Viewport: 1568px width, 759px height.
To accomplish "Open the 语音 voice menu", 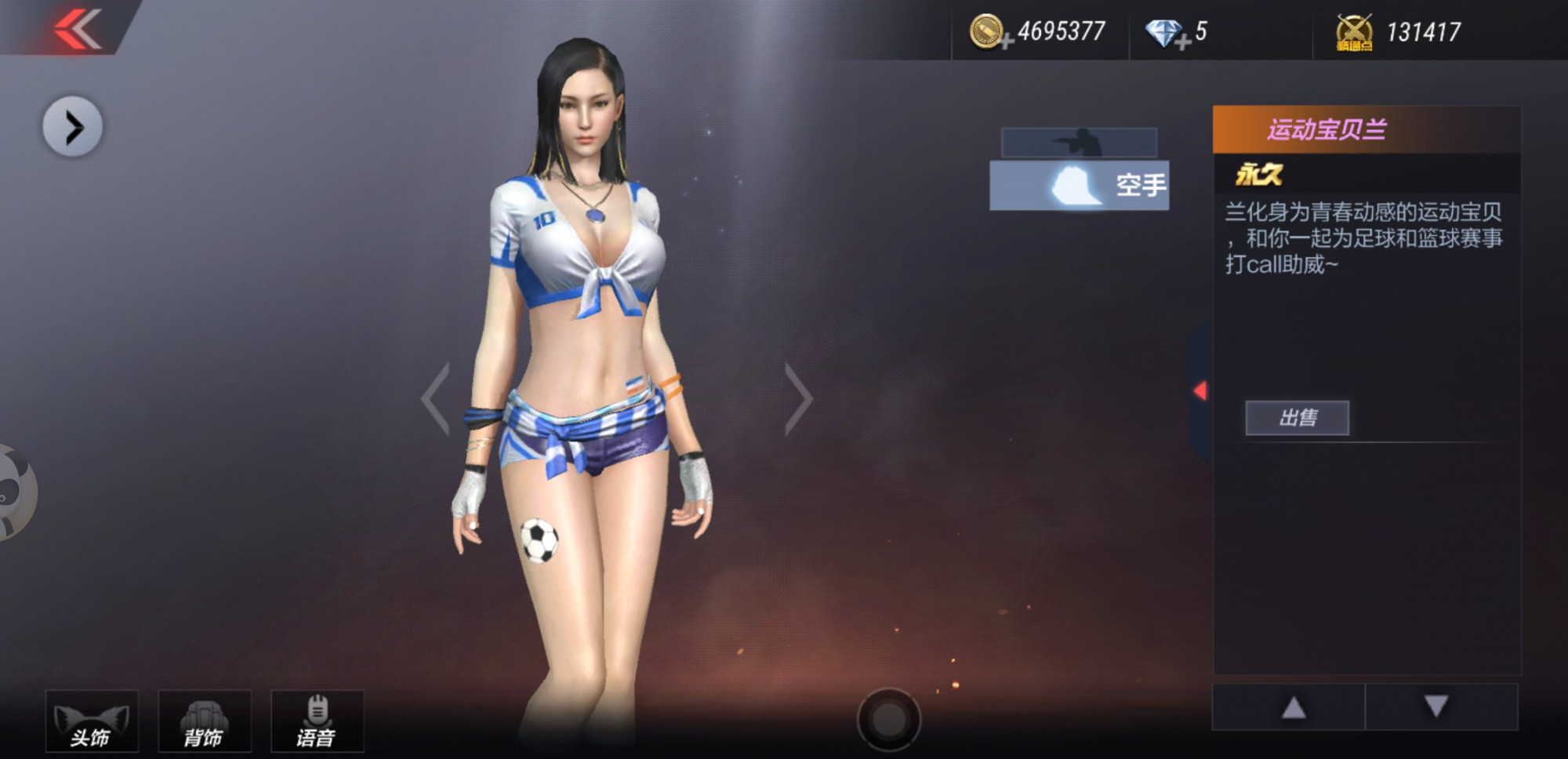I will [x=317, y=721].
